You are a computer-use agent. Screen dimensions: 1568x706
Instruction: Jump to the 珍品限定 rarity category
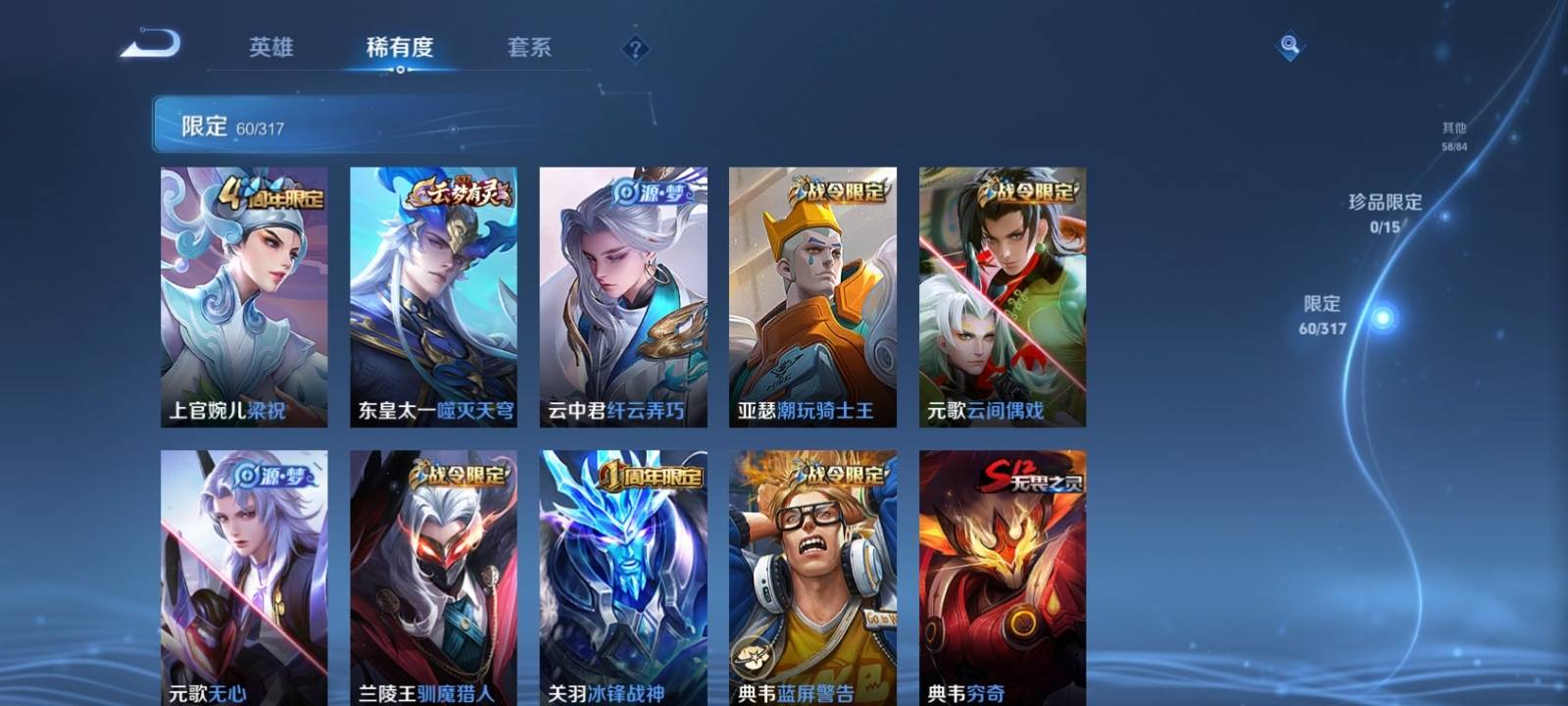coord(1385,212)
